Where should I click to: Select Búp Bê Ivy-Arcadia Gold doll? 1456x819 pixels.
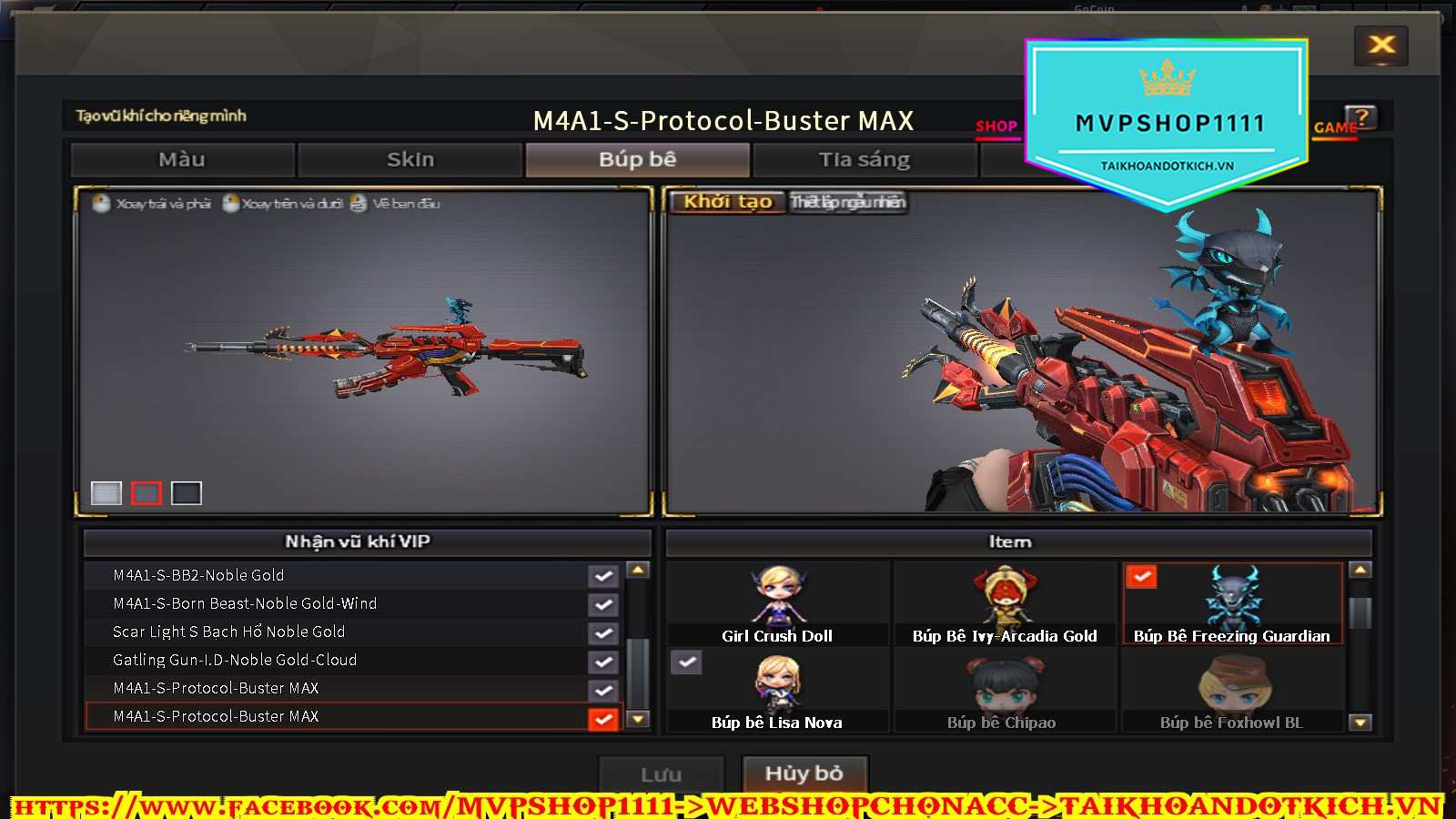pyautogui.click(x=1004, y=602)
